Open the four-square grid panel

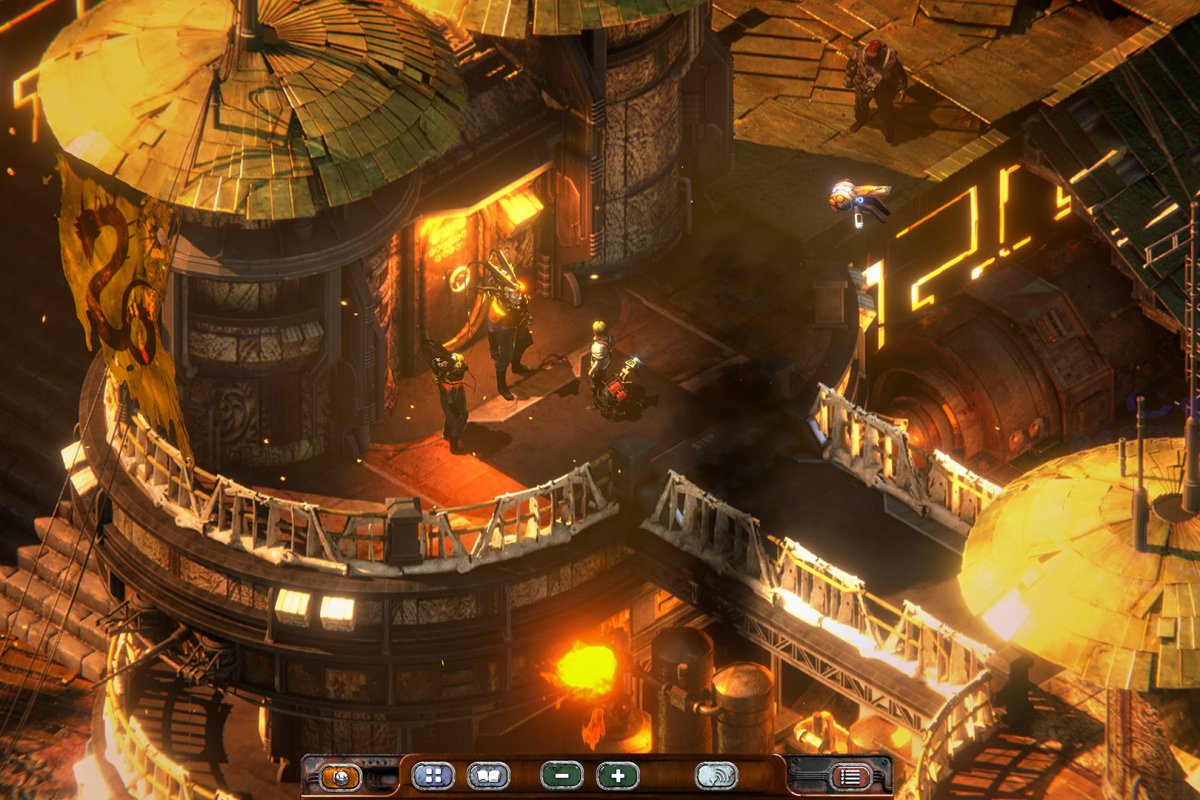432,776
